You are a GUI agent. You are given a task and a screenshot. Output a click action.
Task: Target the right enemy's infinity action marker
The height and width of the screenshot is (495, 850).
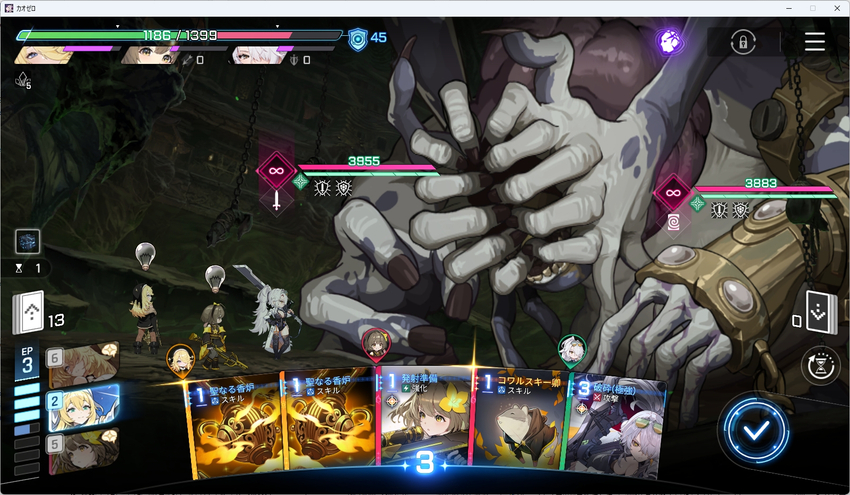pos(673,192)
